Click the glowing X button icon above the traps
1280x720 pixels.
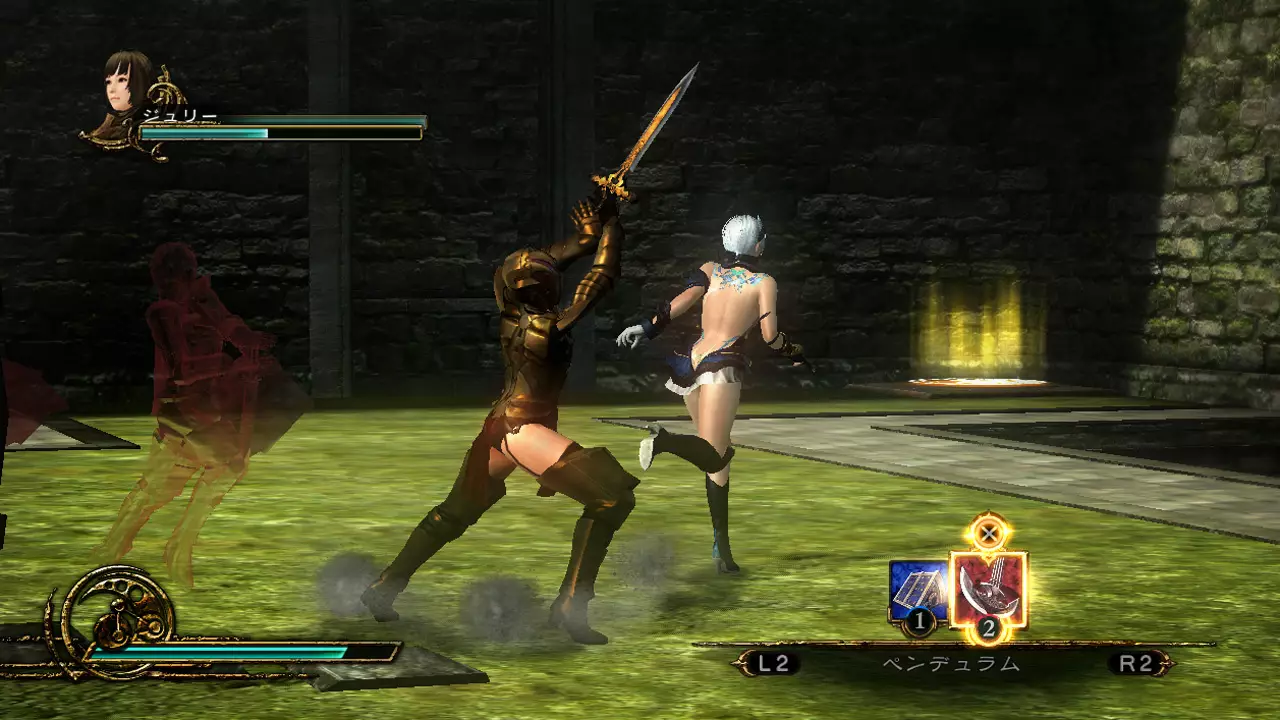990,534
